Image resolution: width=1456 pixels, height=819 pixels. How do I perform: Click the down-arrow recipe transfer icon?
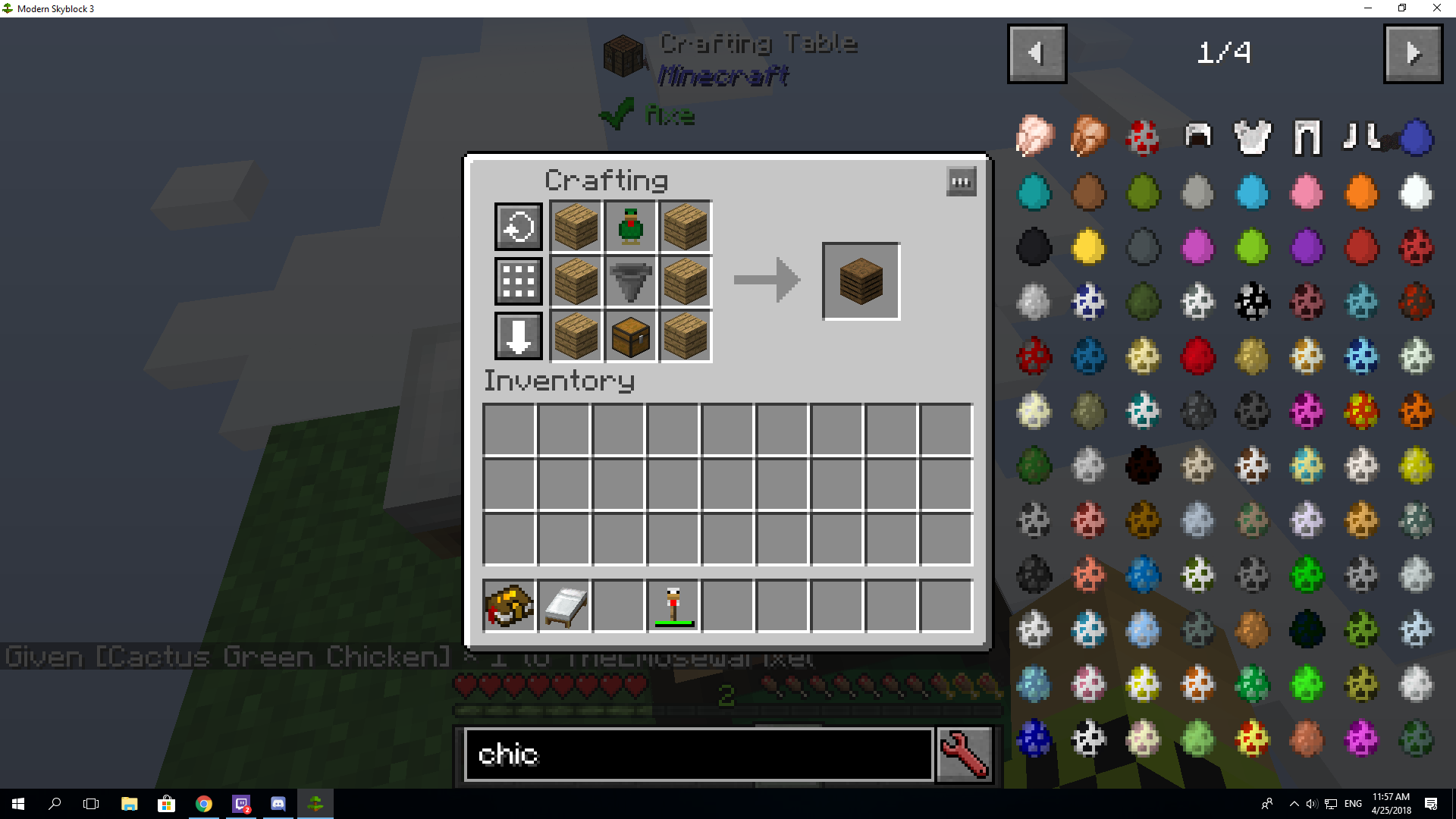tap(518, 337)
